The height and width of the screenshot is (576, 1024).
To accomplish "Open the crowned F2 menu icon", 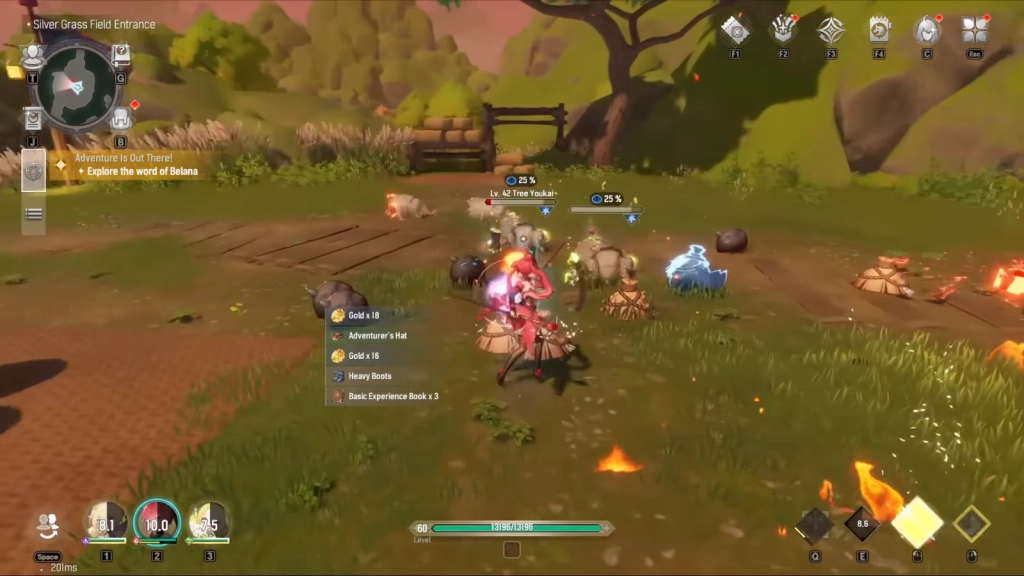I will 783,30.
